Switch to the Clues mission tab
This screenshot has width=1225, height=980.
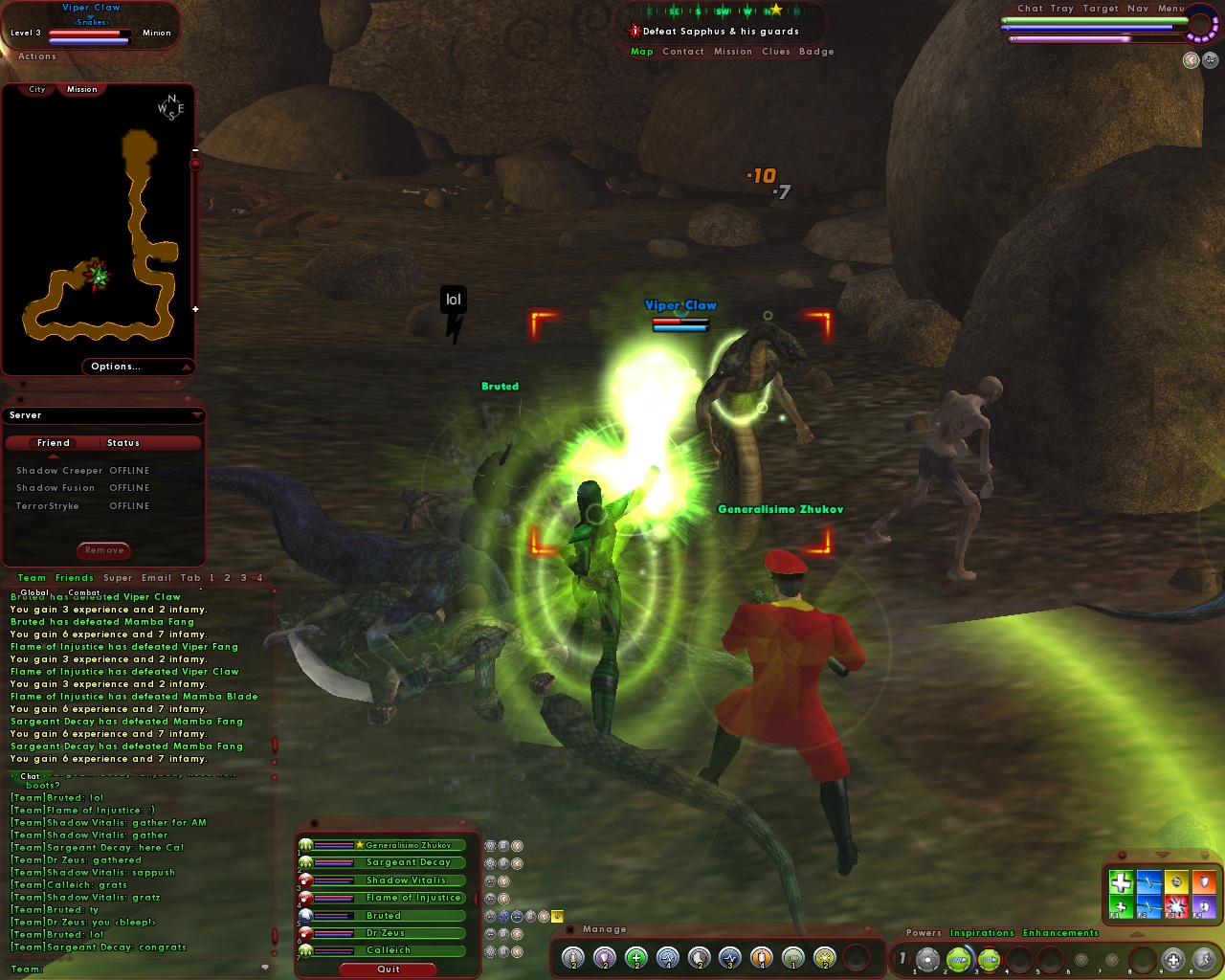click(x=776, y=51)
